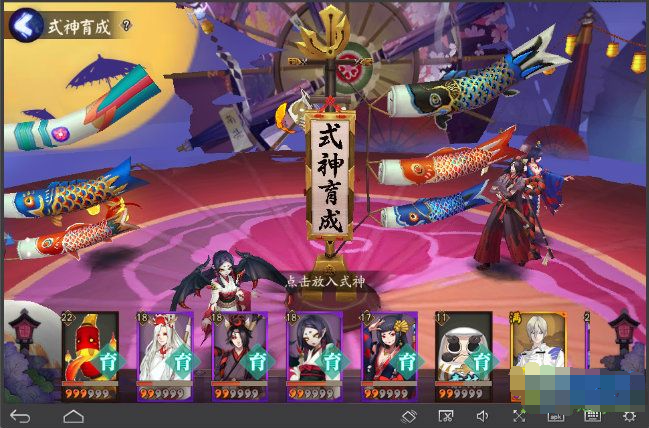The width and height of the screenshot is (649, 428).
Task: Select the red daruma card, level 22
Action: tap(90, 352)
